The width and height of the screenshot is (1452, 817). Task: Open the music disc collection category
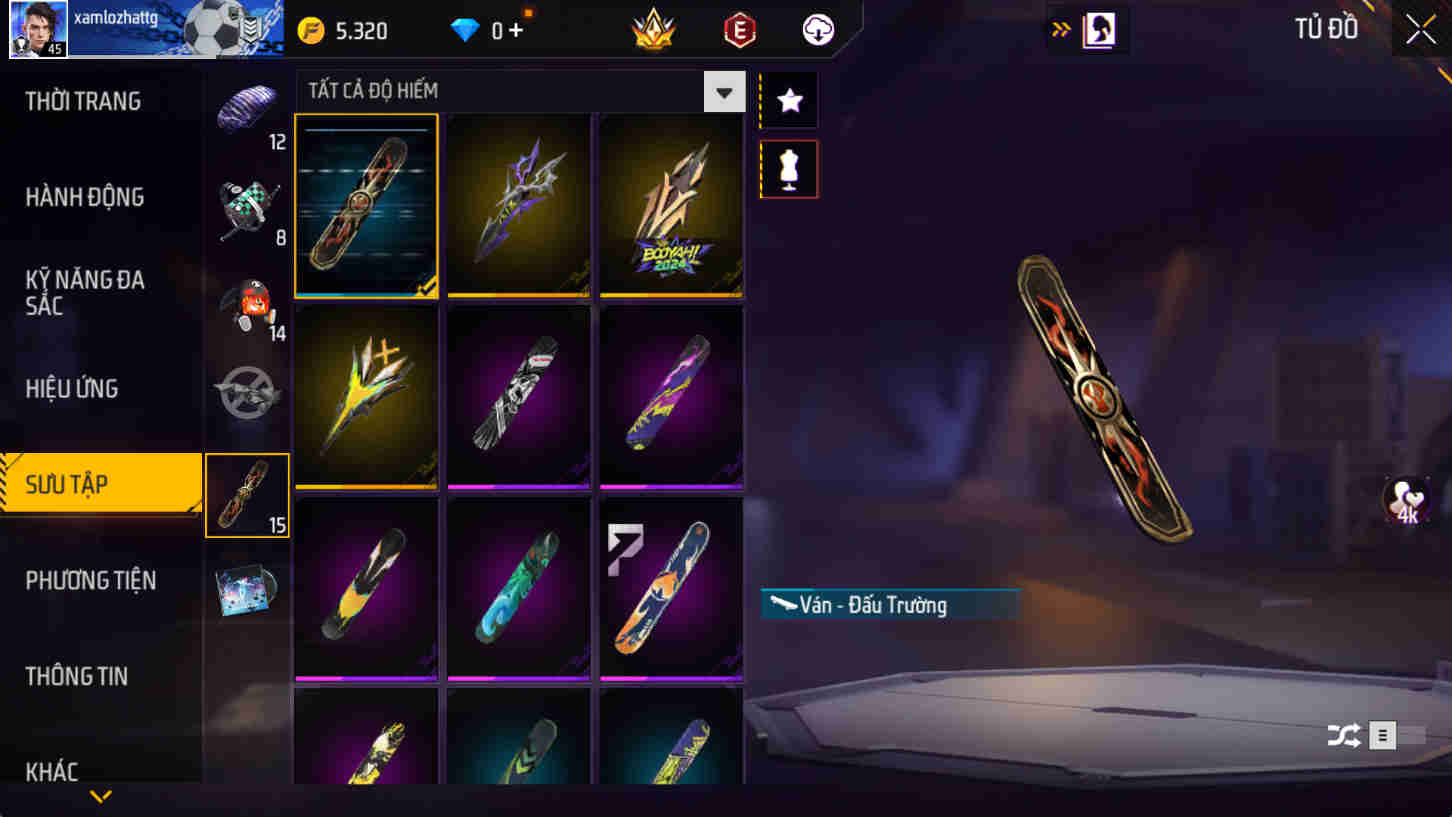click(x=247, y=590)
